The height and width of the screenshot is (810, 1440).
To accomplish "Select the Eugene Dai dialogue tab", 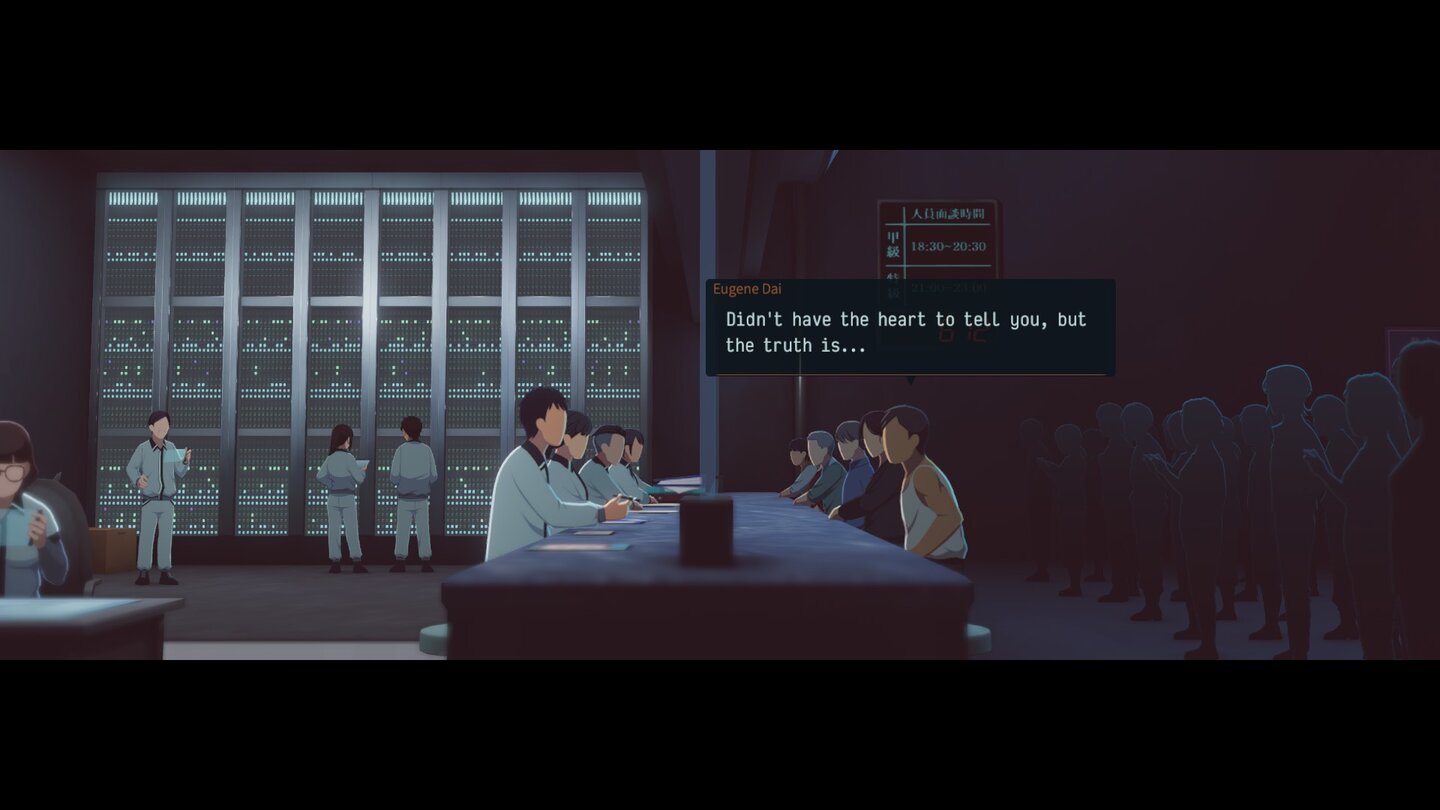I will (747, 289).
